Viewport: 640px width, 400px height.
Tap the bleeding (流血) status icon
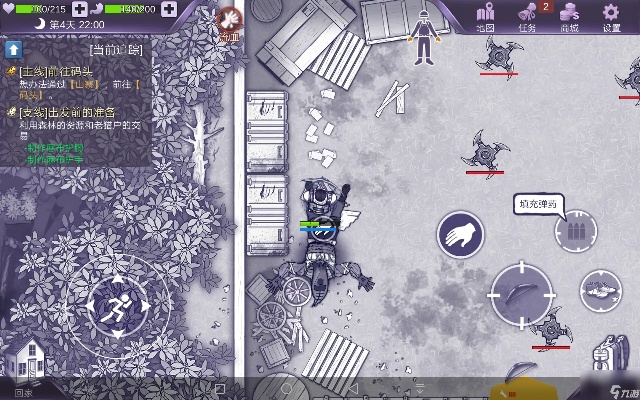[230, 19]
